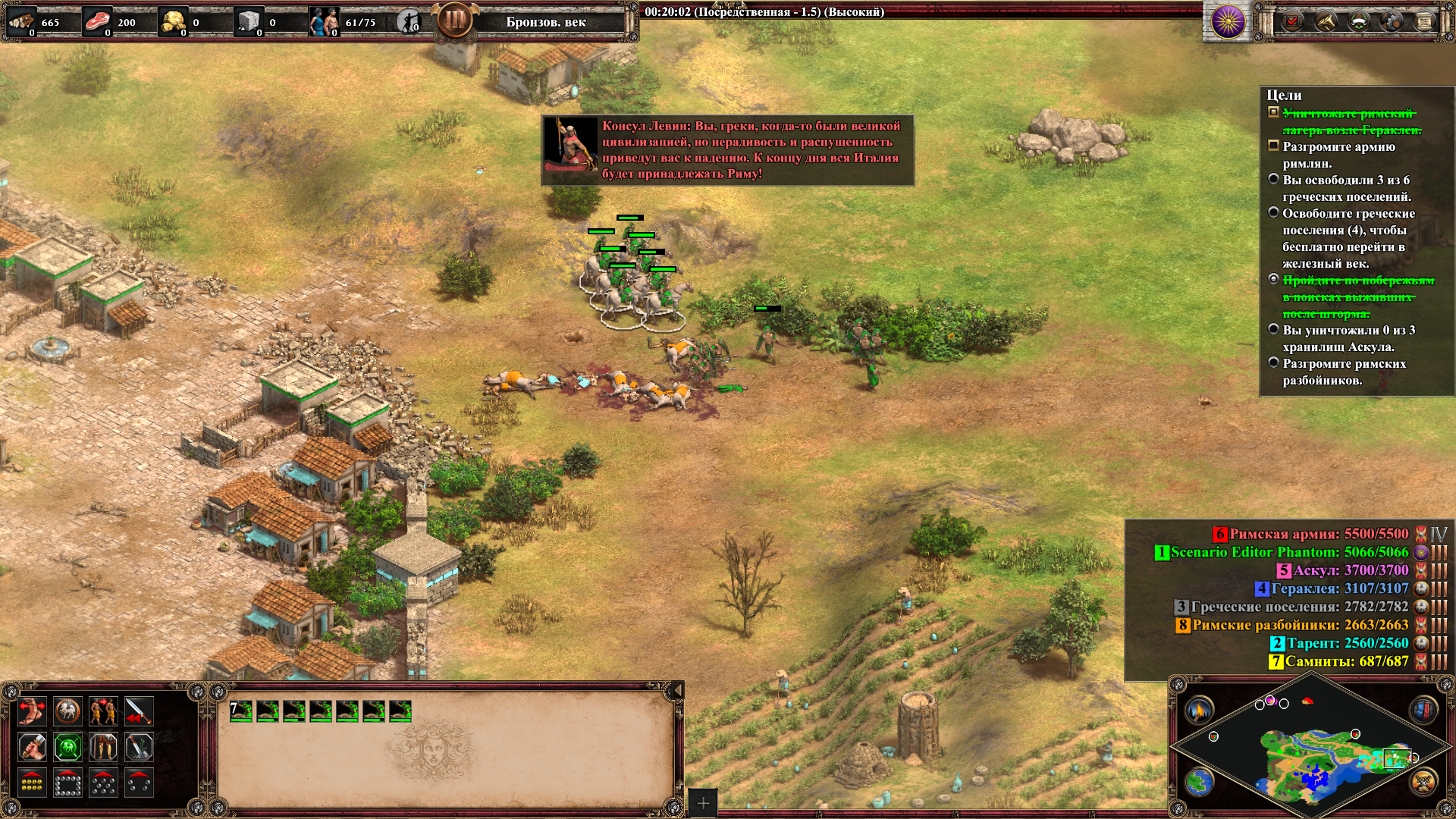1456x819 pixels.
Task: Activate the horse shield guard command
Action: click(67, 711)
